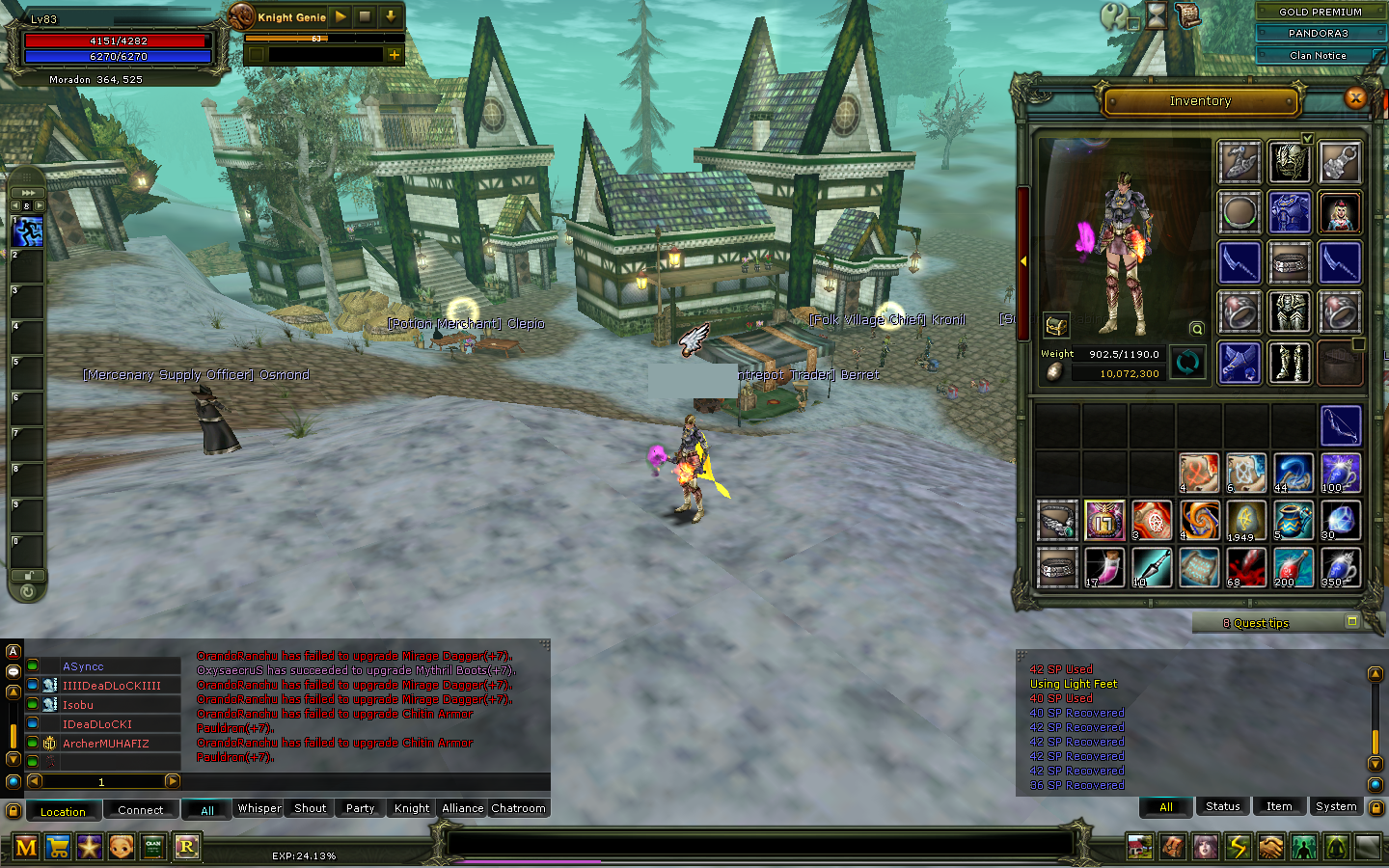Click the M map icon in the bottom-left bar
1389x868 pixels.
(x=26, y=847)
